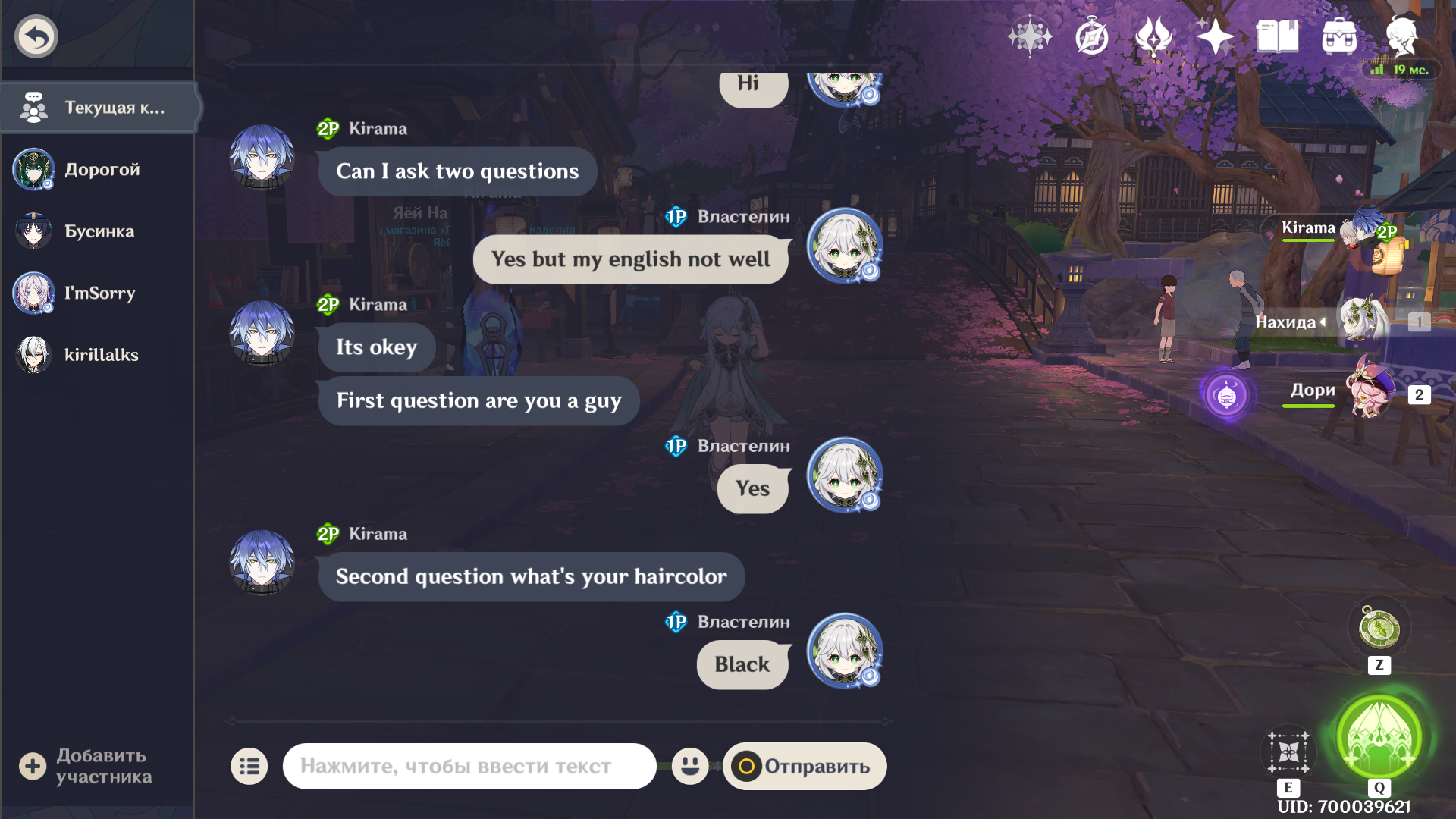
Task: Focus the chat text input field
Action: [x=469, y=767]
